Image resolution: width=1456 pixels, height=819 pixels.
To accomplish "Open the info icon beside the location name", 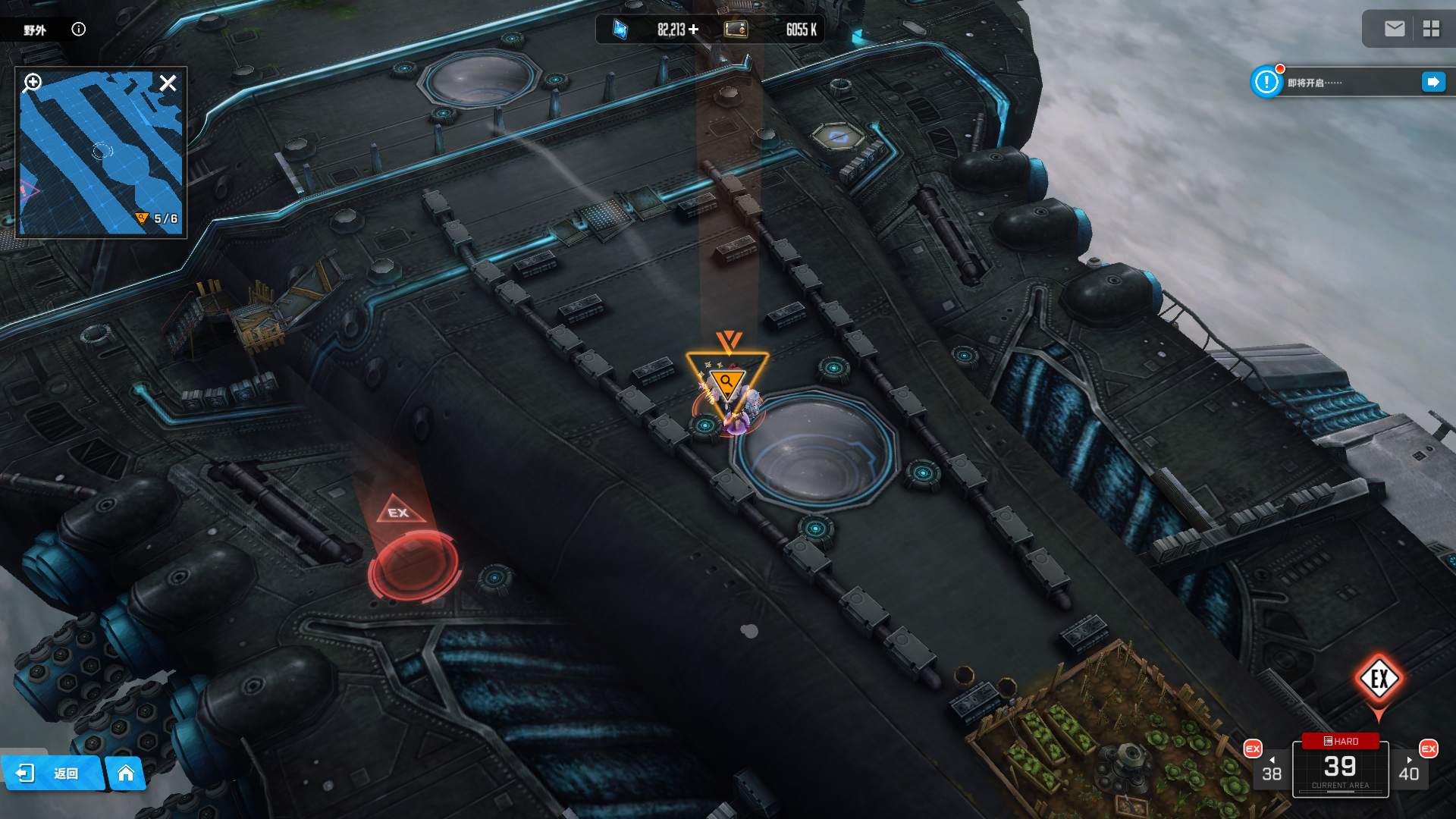I will click(x=79, y=30).
